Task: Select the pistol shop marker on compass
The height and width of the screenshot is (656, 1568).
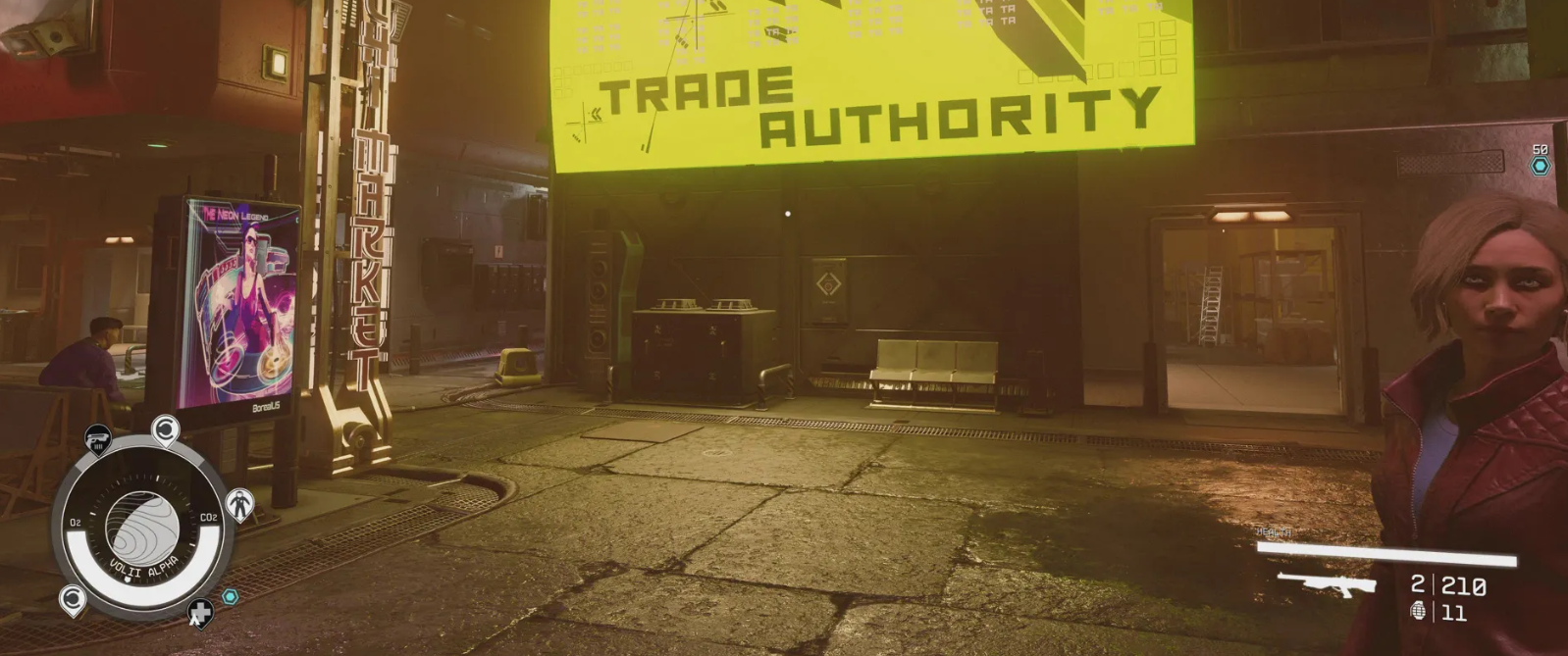Action: pyautogui.click(x=97, y=439)
